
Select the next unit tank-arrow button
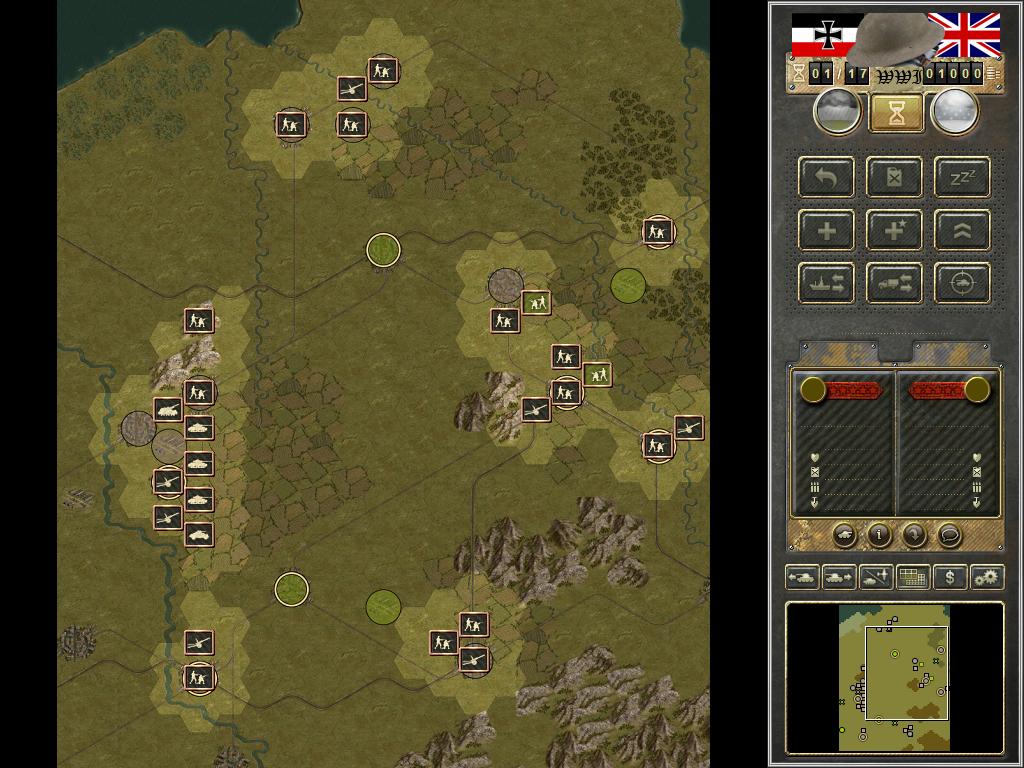839,577
